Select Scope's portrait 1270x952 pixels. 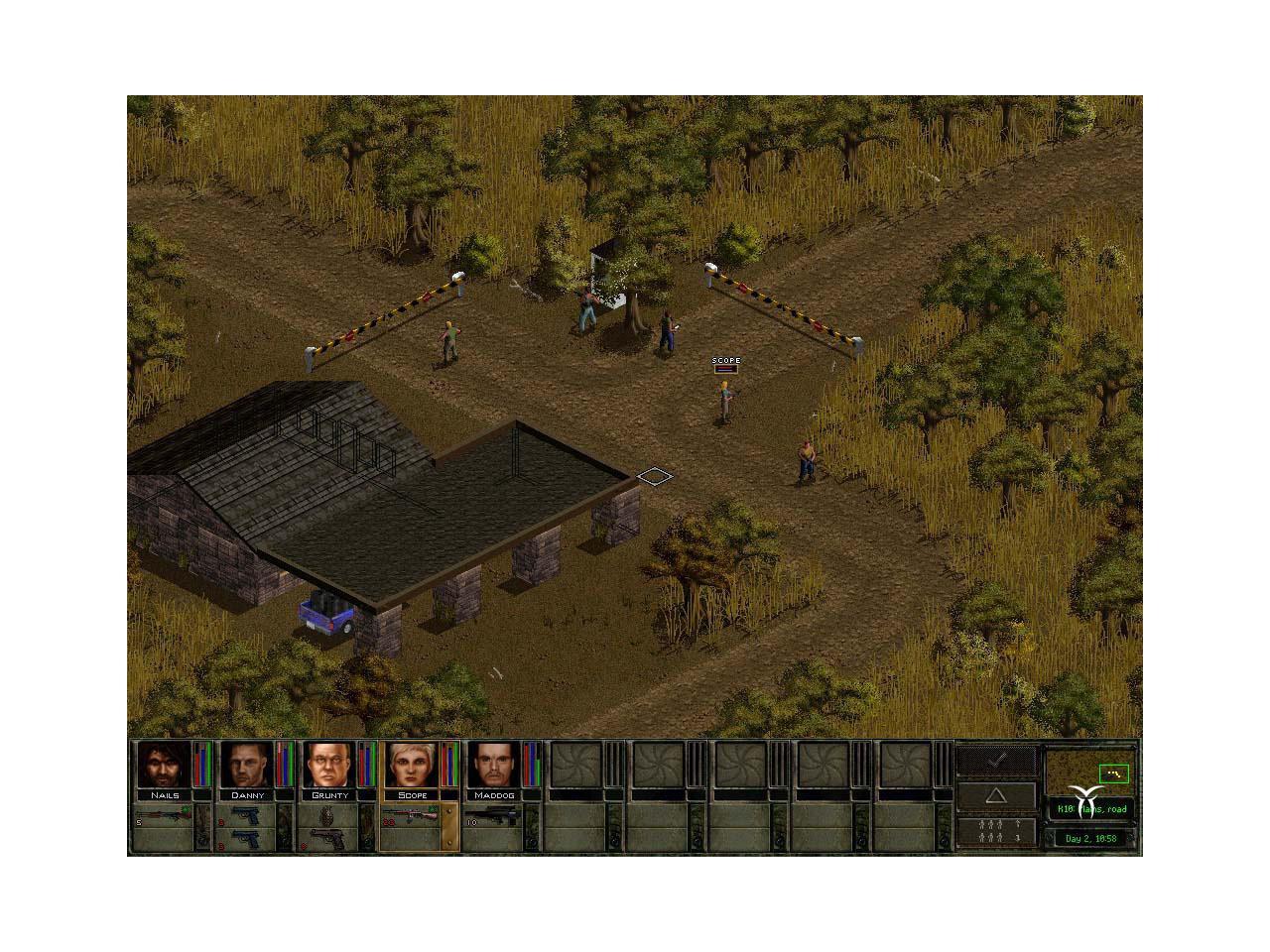click(412, 765)
